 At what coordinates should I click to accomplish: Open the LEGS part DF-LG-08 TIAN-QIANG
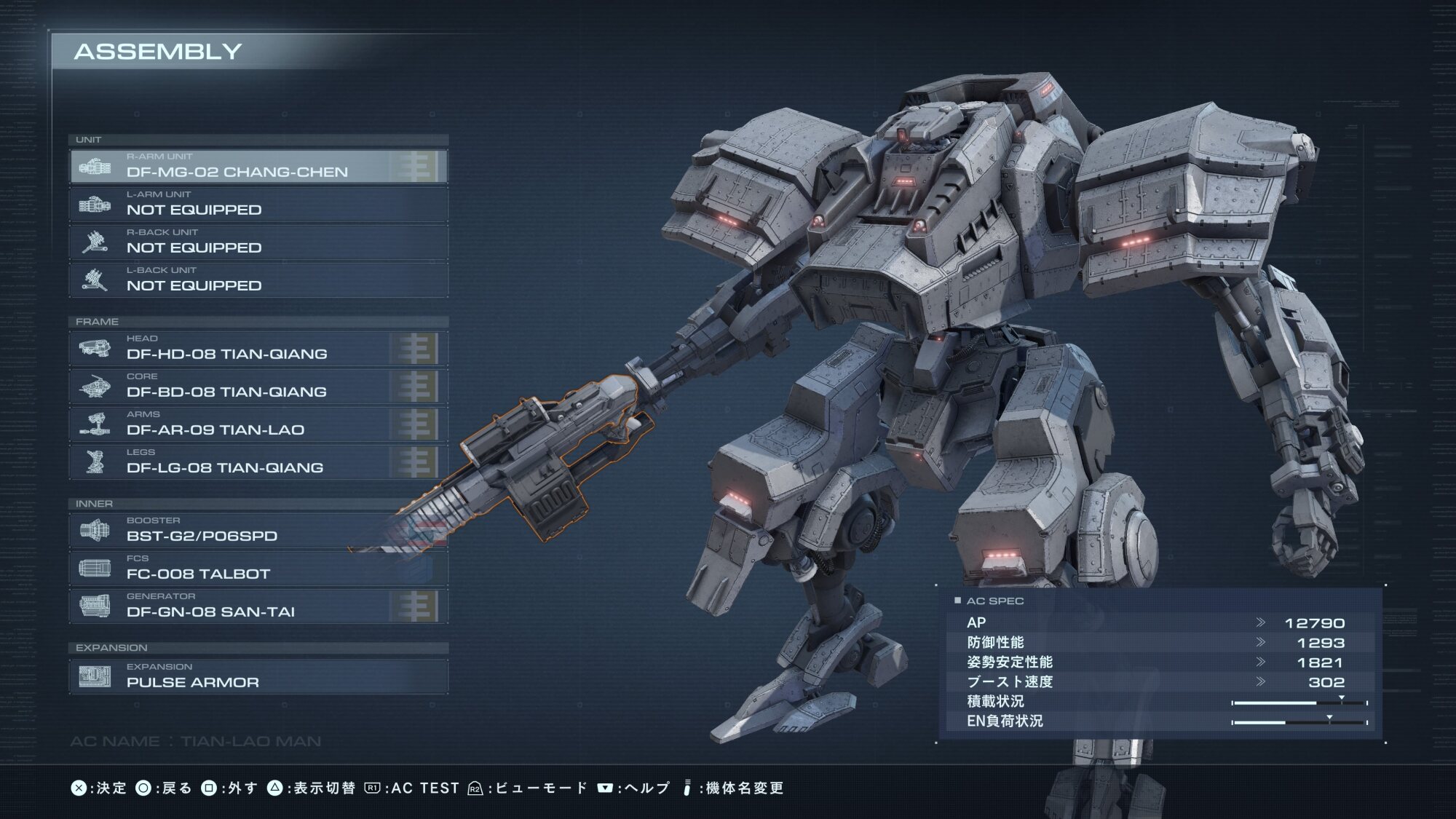pos(258,462)
